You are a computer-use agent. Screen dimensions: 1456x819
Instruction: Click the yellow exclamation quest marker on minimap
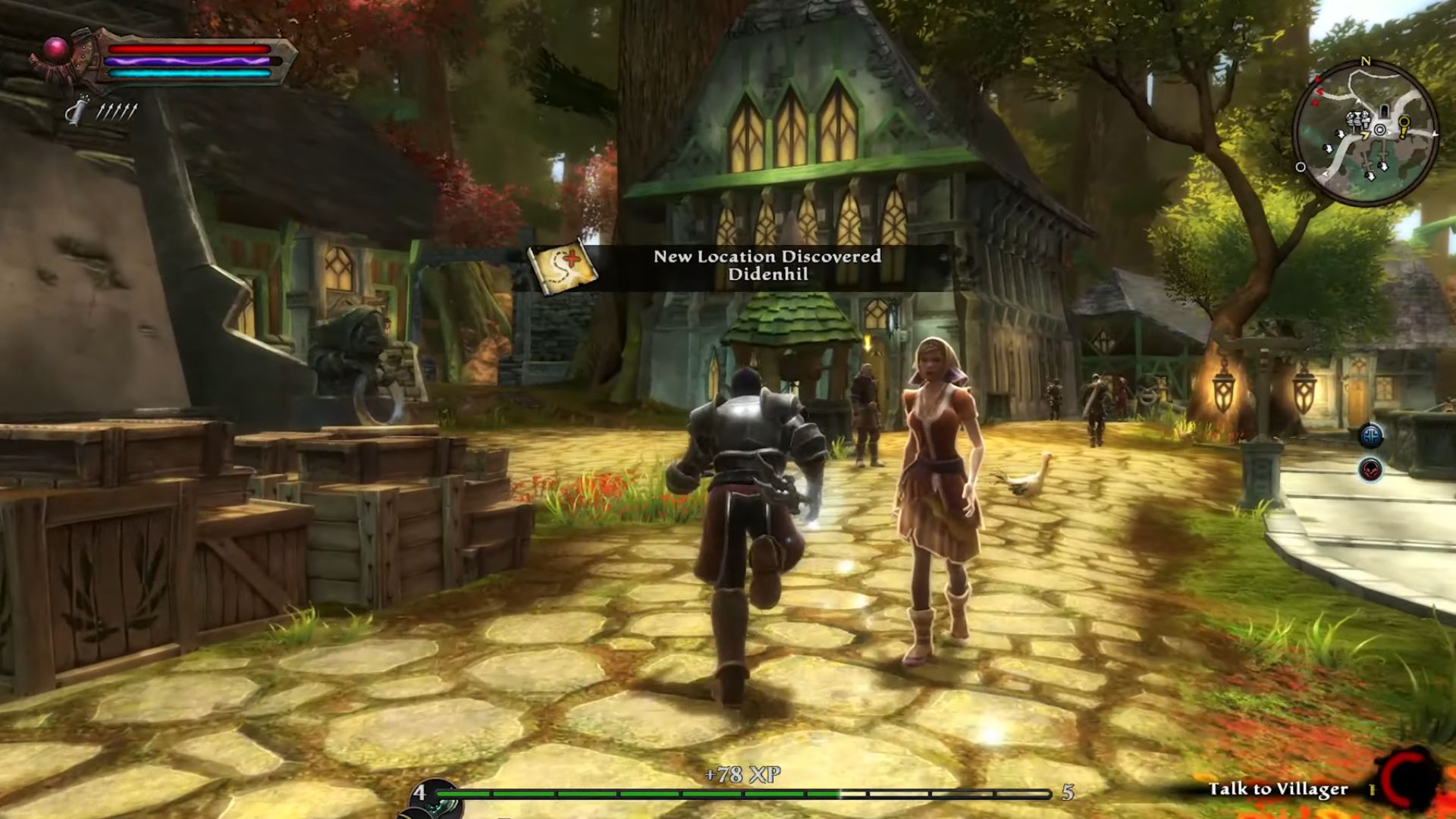(1404, 128)
